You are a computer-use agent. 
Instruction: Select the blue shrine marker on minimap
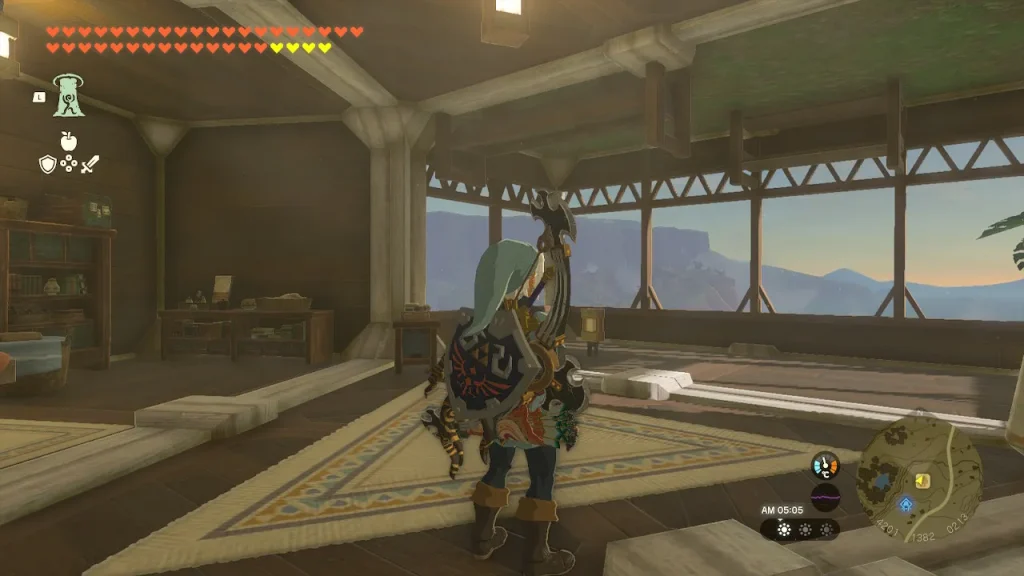tap(906, 504)
